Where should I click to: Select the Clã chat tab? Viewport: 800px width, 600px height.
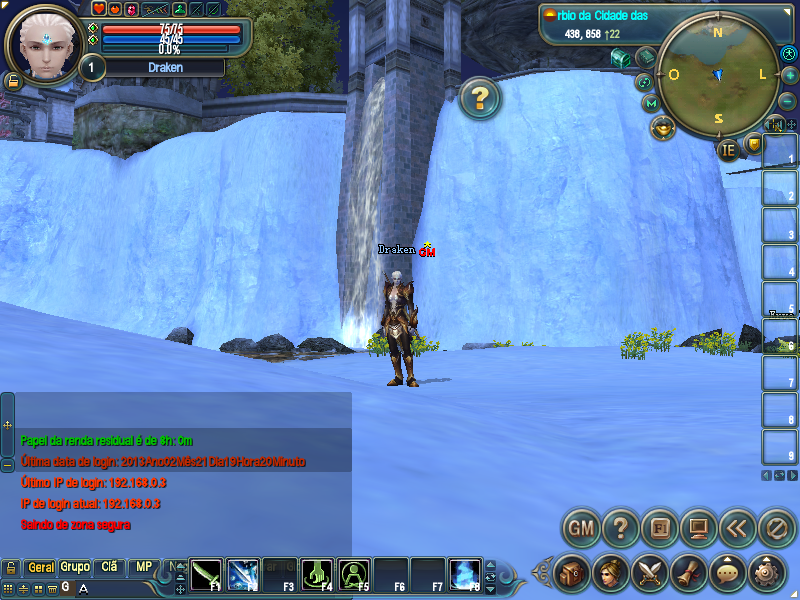click(109, 567)
